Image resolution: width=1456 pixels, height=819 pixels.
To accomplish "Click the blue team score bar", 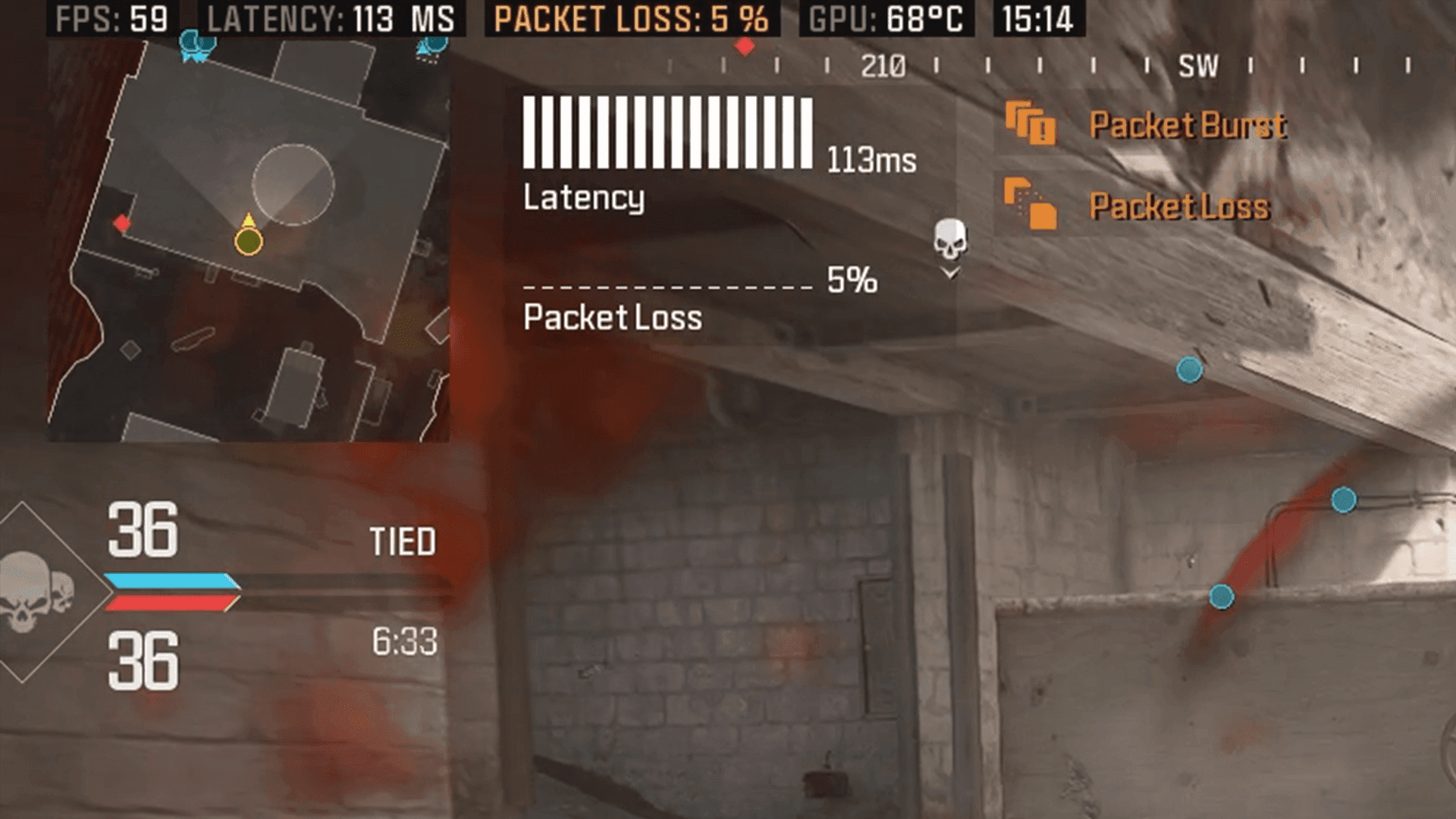I will [171, 580].
